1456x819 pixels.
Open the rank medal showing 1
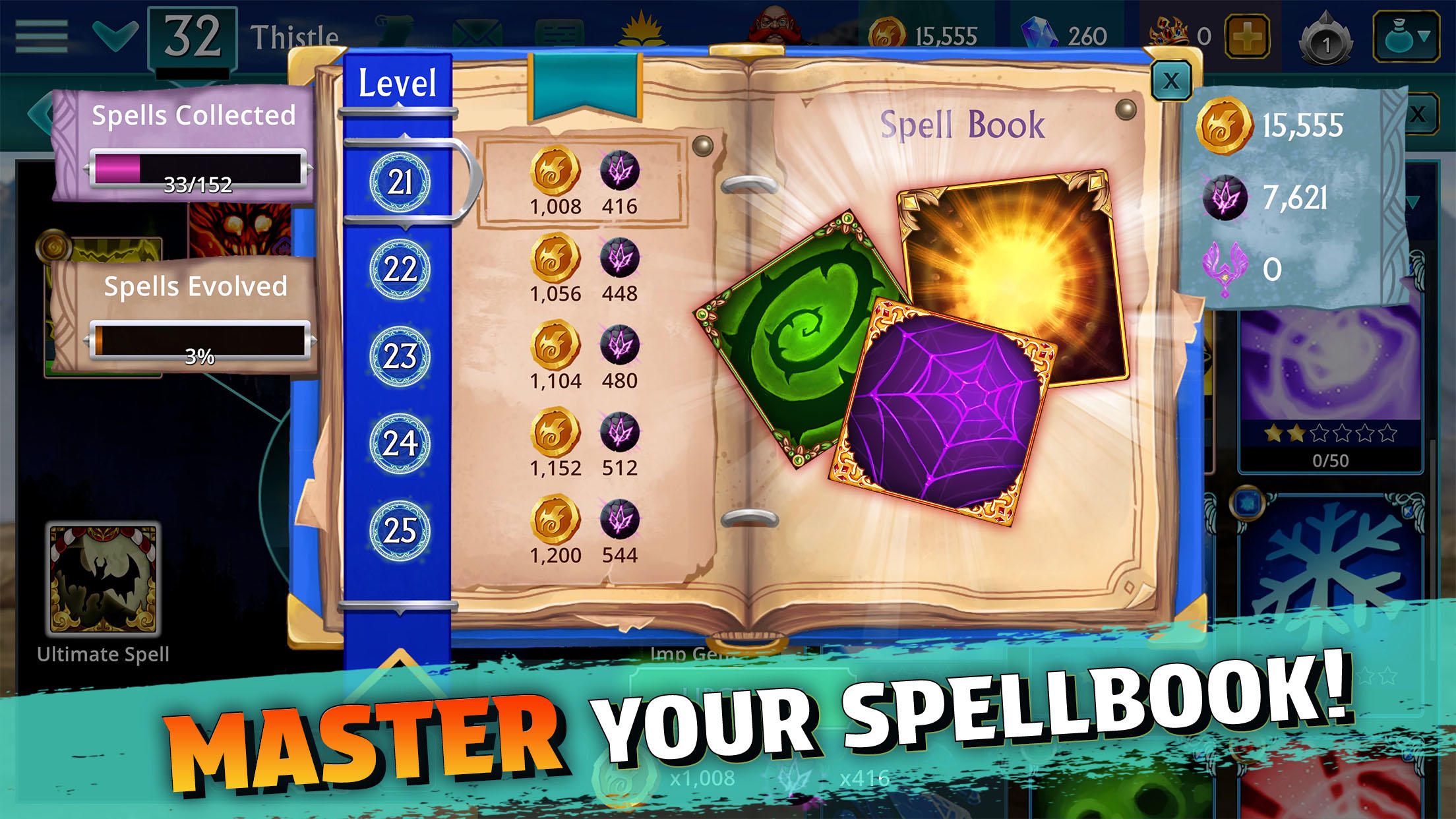pyautogui.click(x=1325, y=36)
